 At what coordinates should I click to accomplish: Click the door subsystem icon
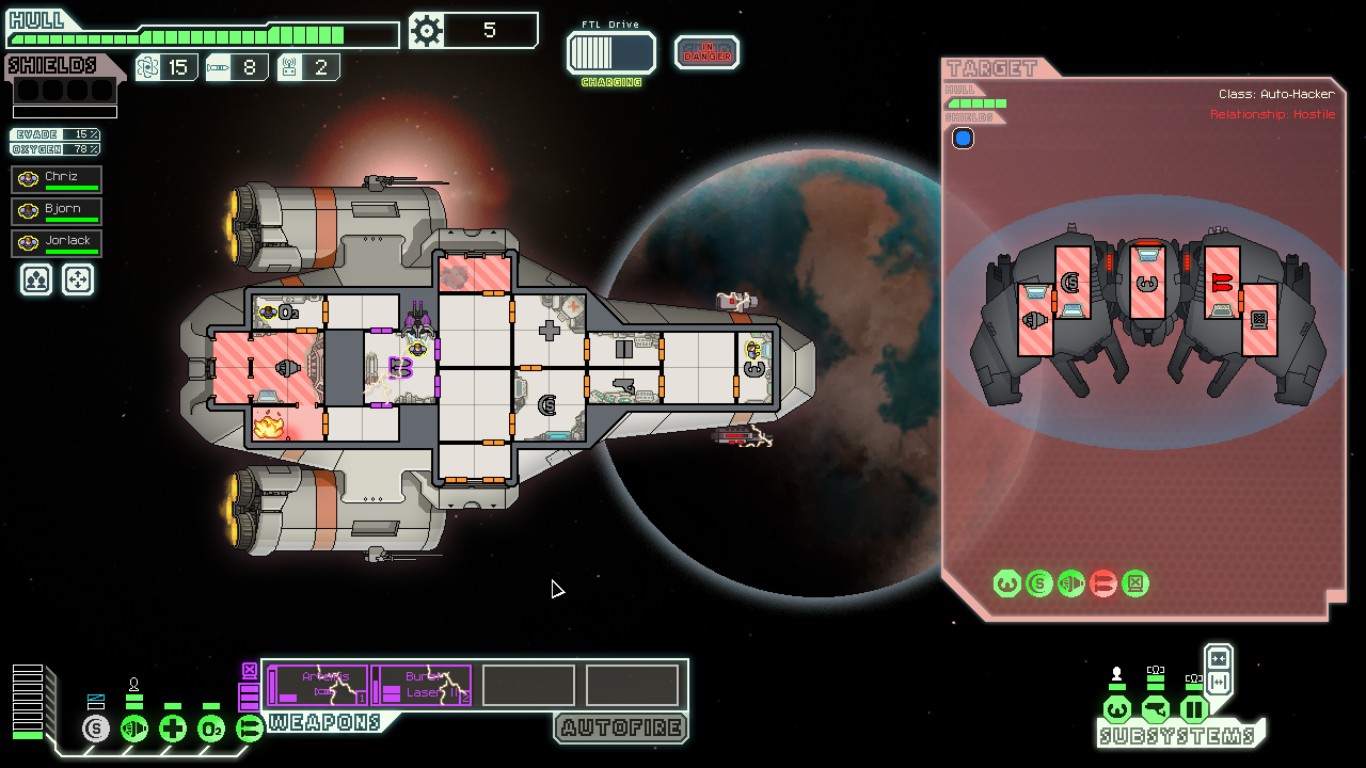coord(1194,710)
